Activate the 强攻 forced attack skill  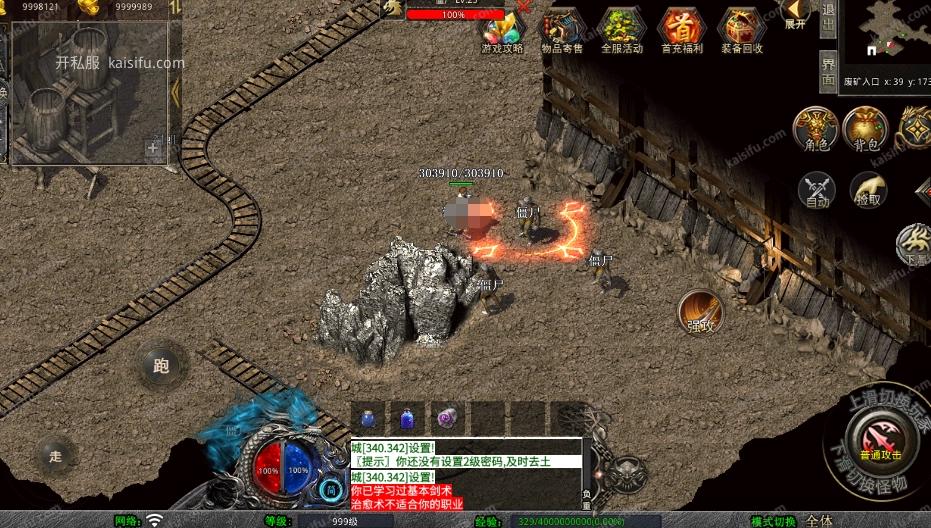point(700,311)
